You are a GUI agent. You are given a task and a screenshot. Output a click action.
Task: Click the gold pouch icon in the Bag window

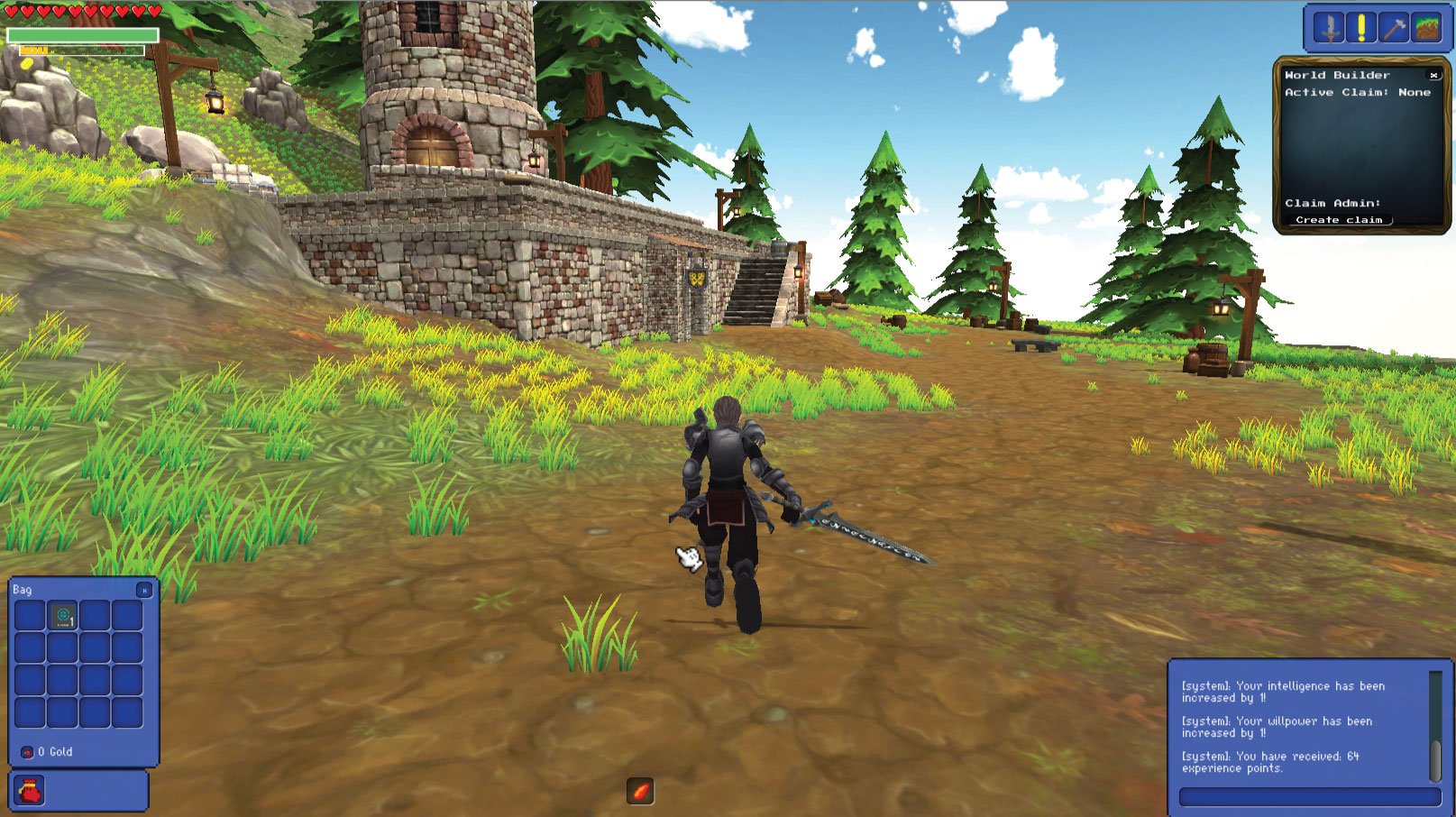(x=27, y=751)
